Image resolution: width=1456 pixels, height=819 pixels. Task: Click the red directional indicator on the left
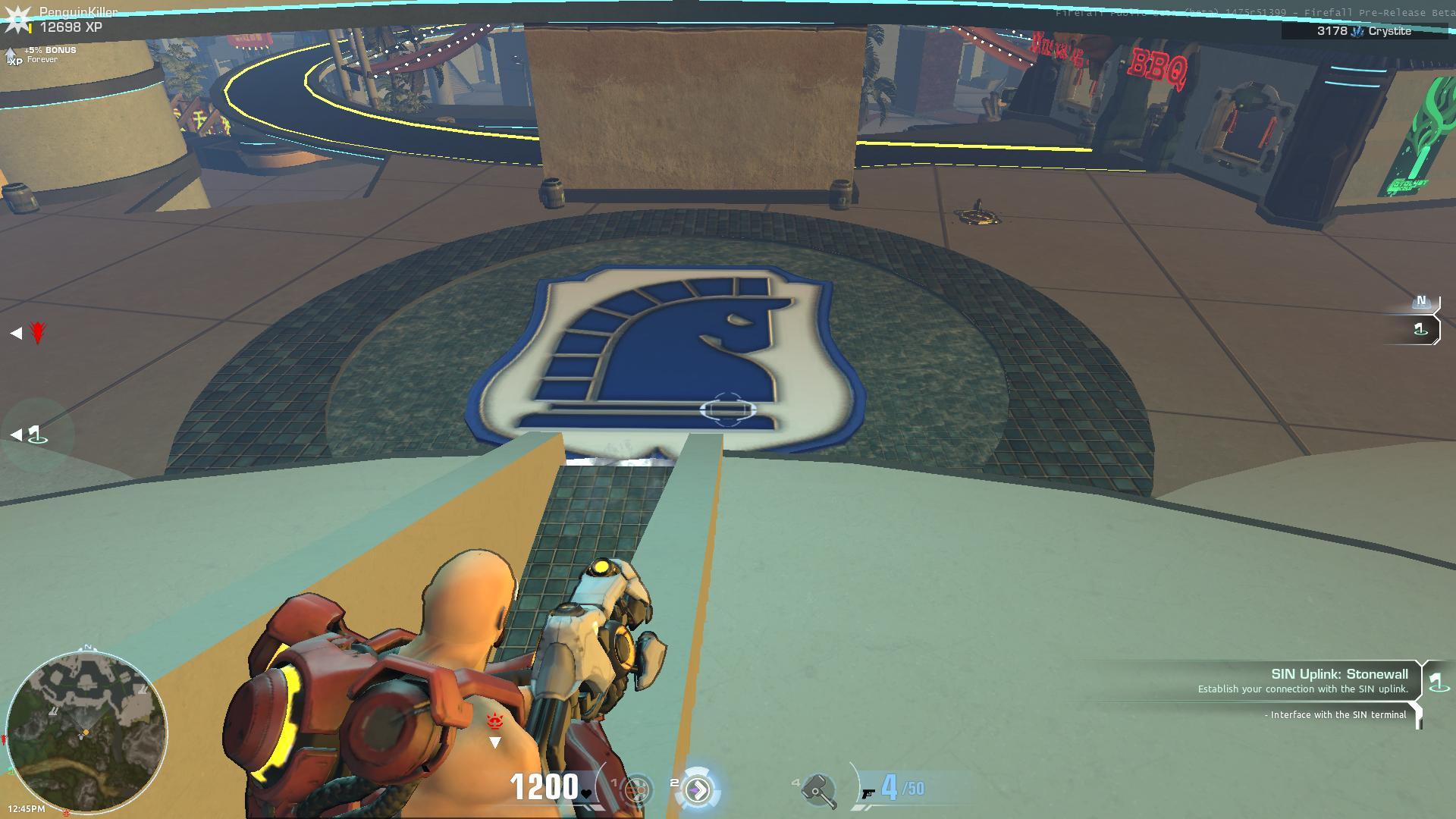[x=37, y=331]
